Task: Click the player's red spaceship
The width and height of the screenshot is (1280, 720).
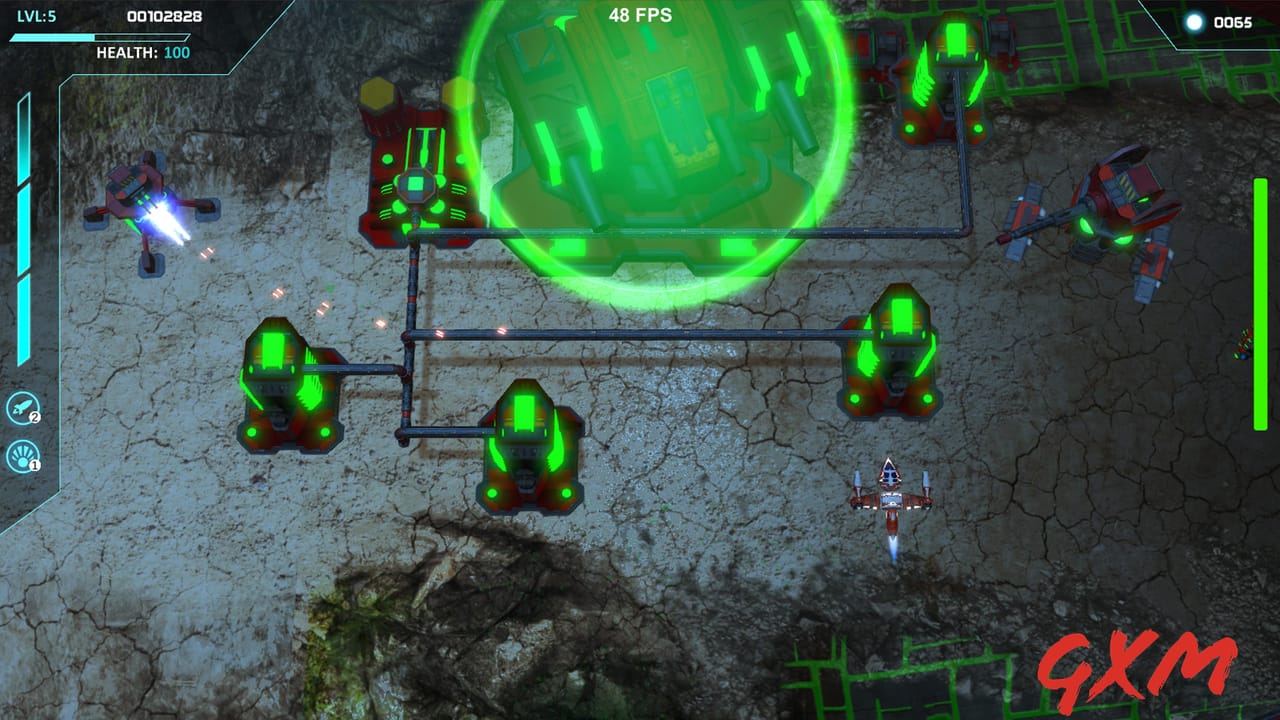Action: coord(890,500)
